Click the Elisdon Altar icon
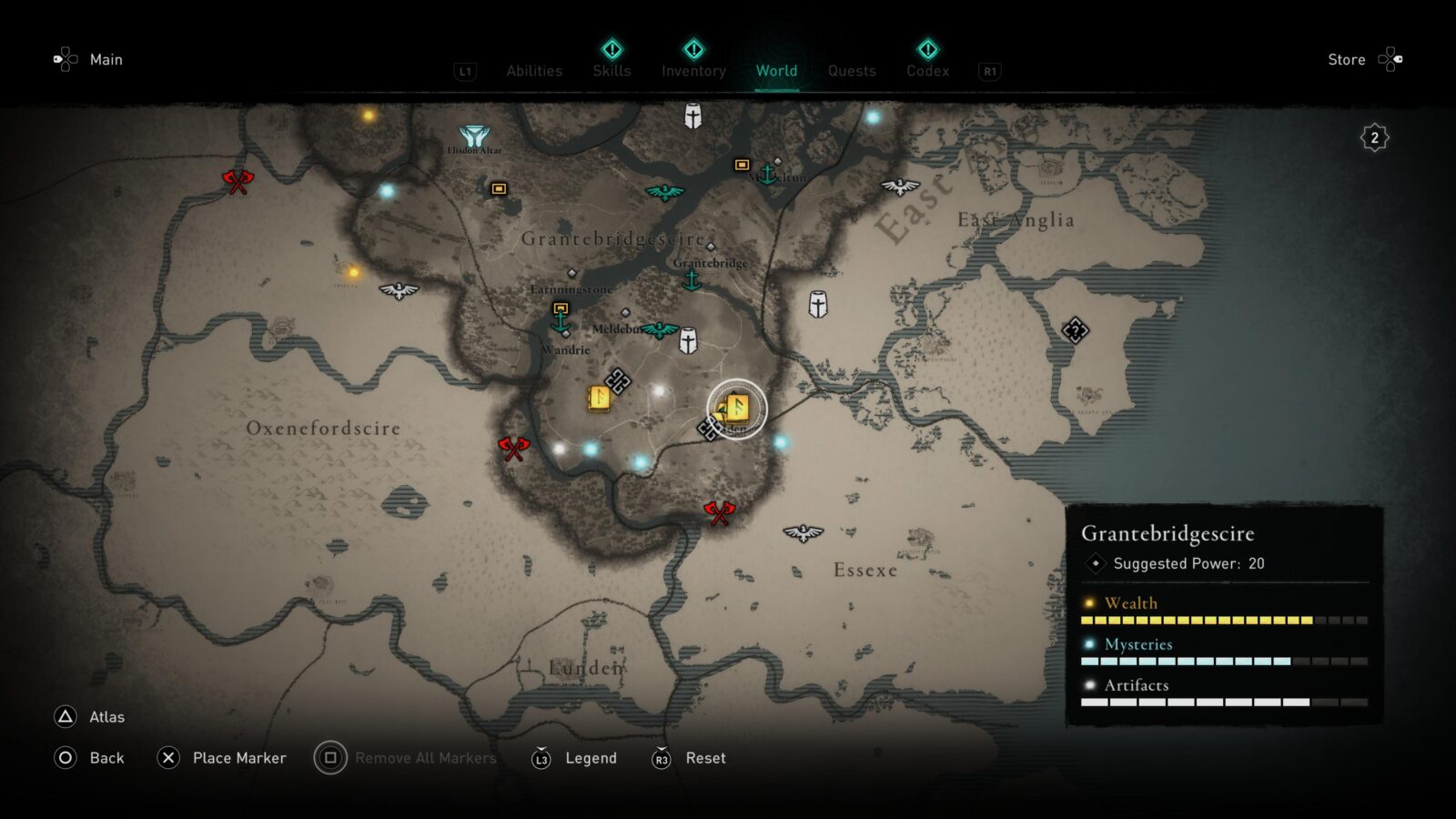The height and width of the screenshot is (819, 1456). [476, 134]
